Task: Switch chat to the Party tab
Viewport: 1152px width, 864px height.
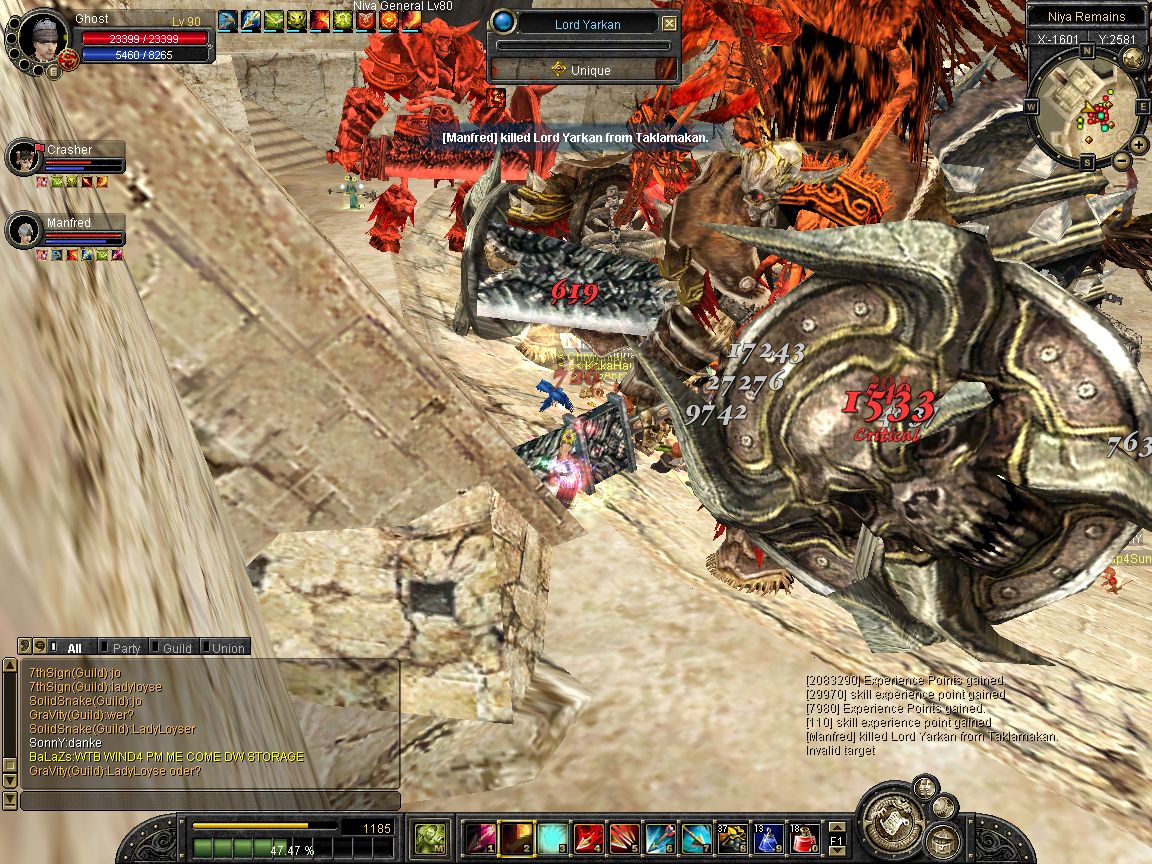Action: coord(126,648)
